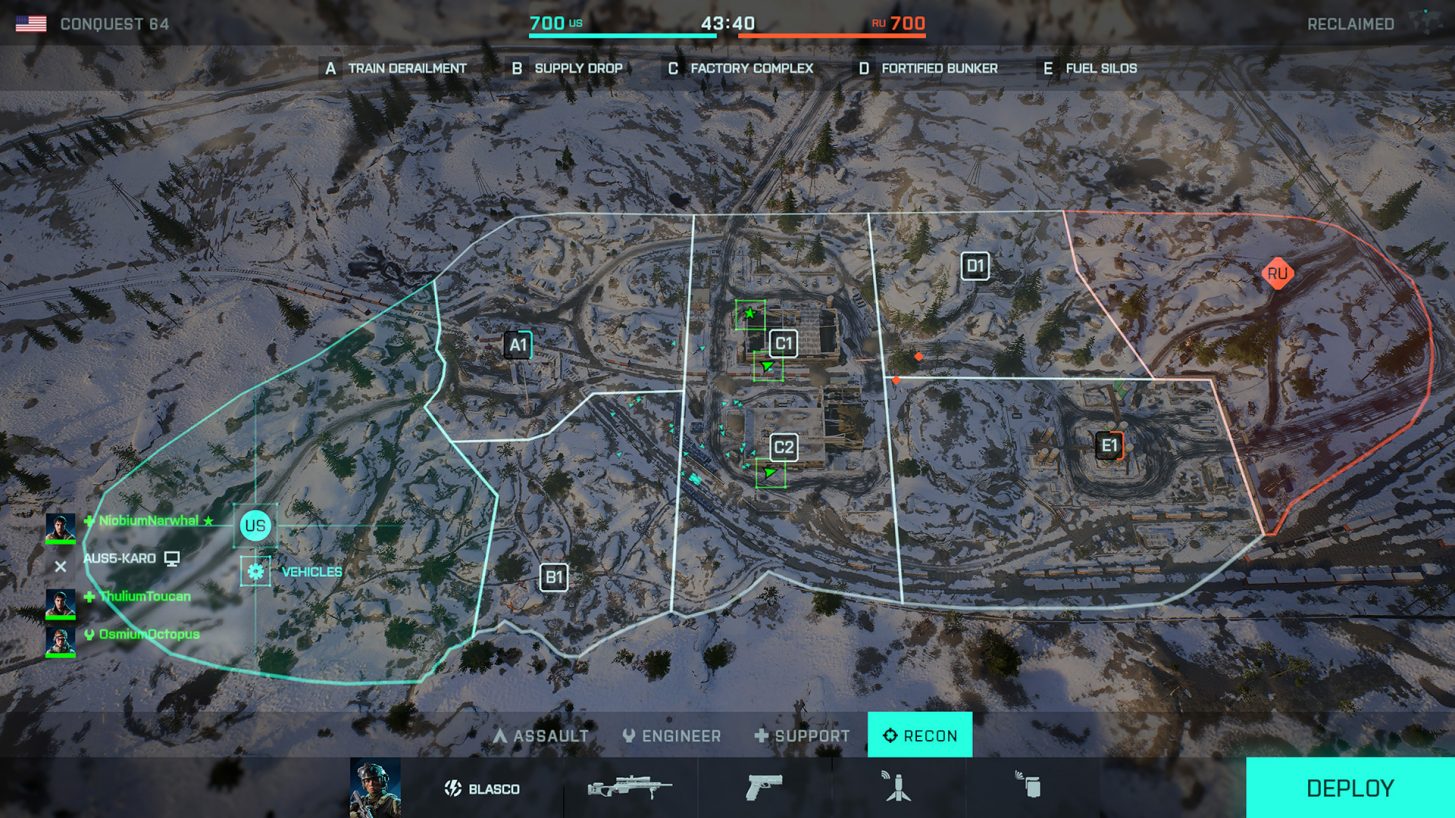
Task: Open the Vehicles gear icon
Action: click(256, 572)
